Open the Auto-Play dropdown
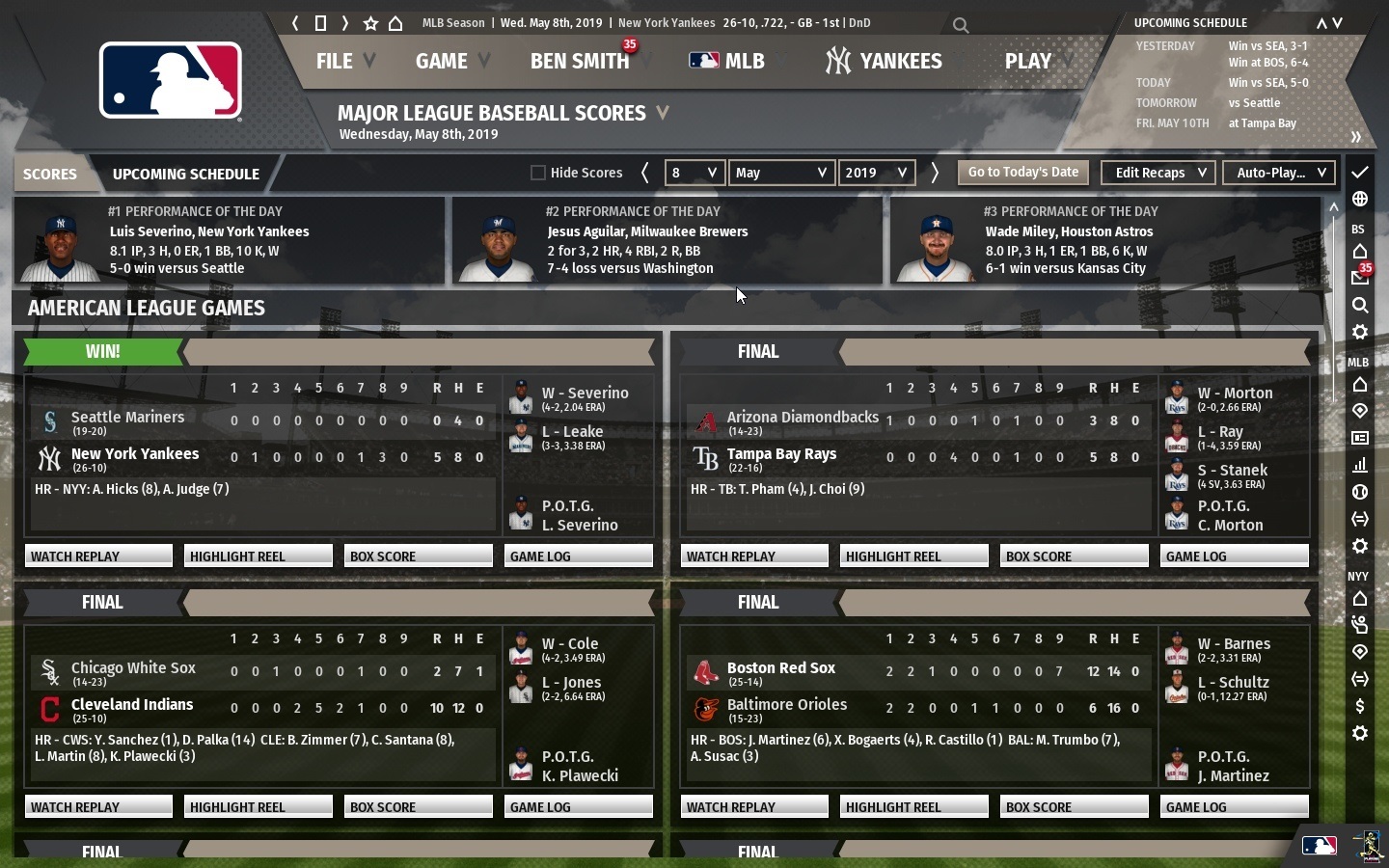 pyautogui.click(x=1279, y=173)
